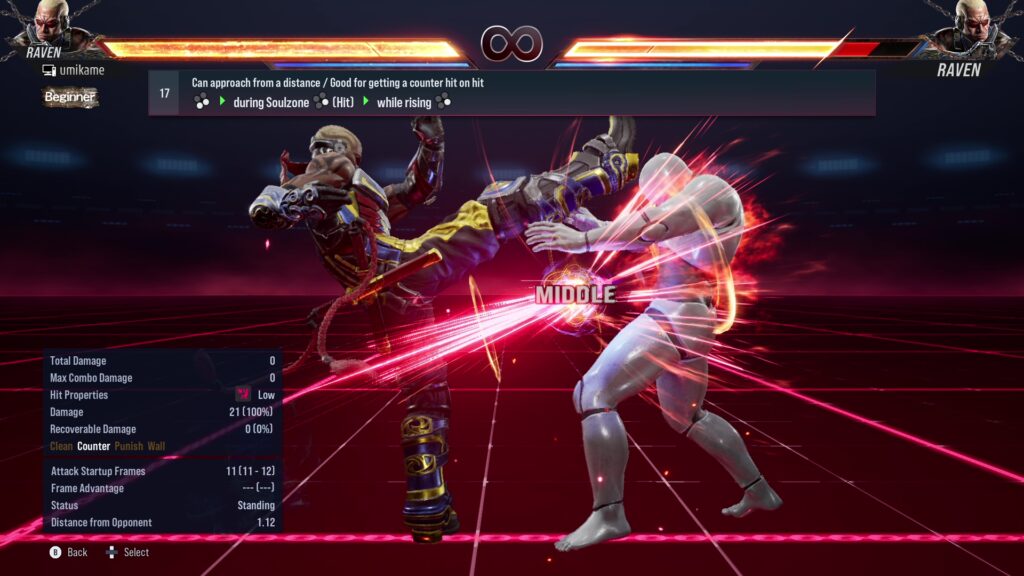Select combo challenge entry number 17

pos(165,93)
